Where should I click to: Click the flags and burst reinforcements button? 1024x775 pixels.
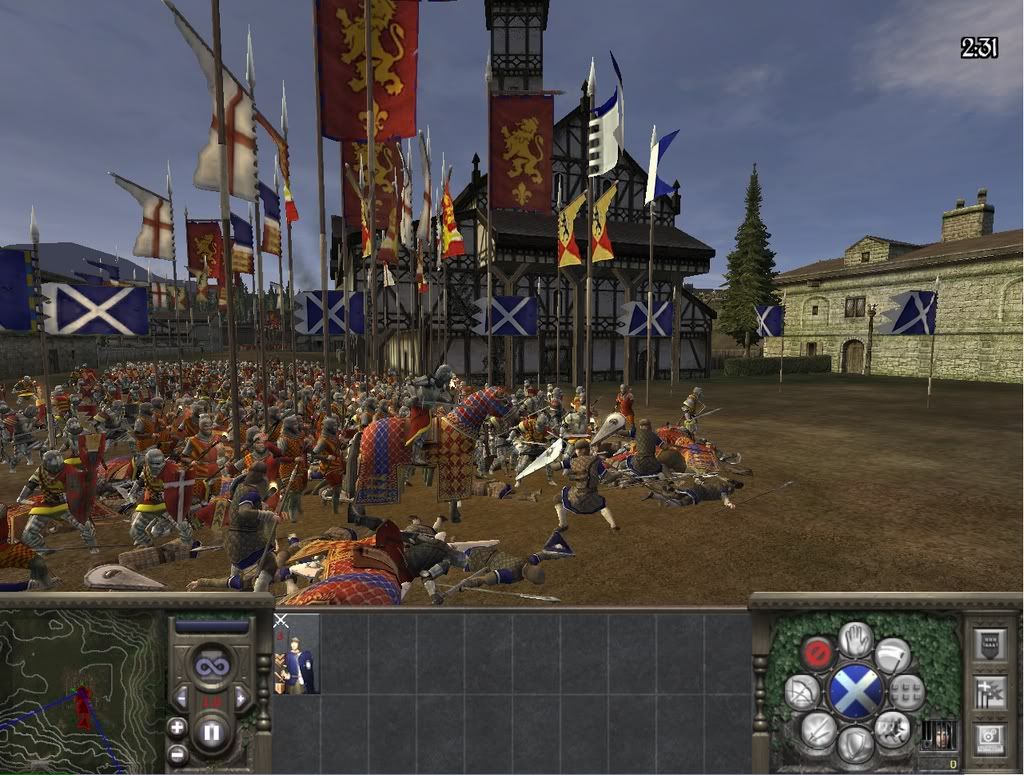[990, 691]
